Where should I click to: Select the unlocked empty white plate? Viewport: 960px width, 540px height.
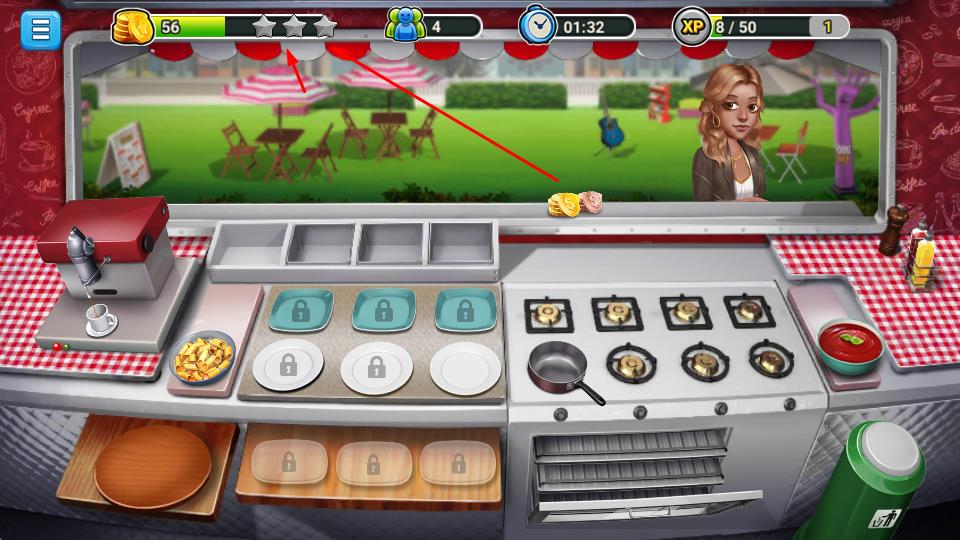tap(465, 369)
